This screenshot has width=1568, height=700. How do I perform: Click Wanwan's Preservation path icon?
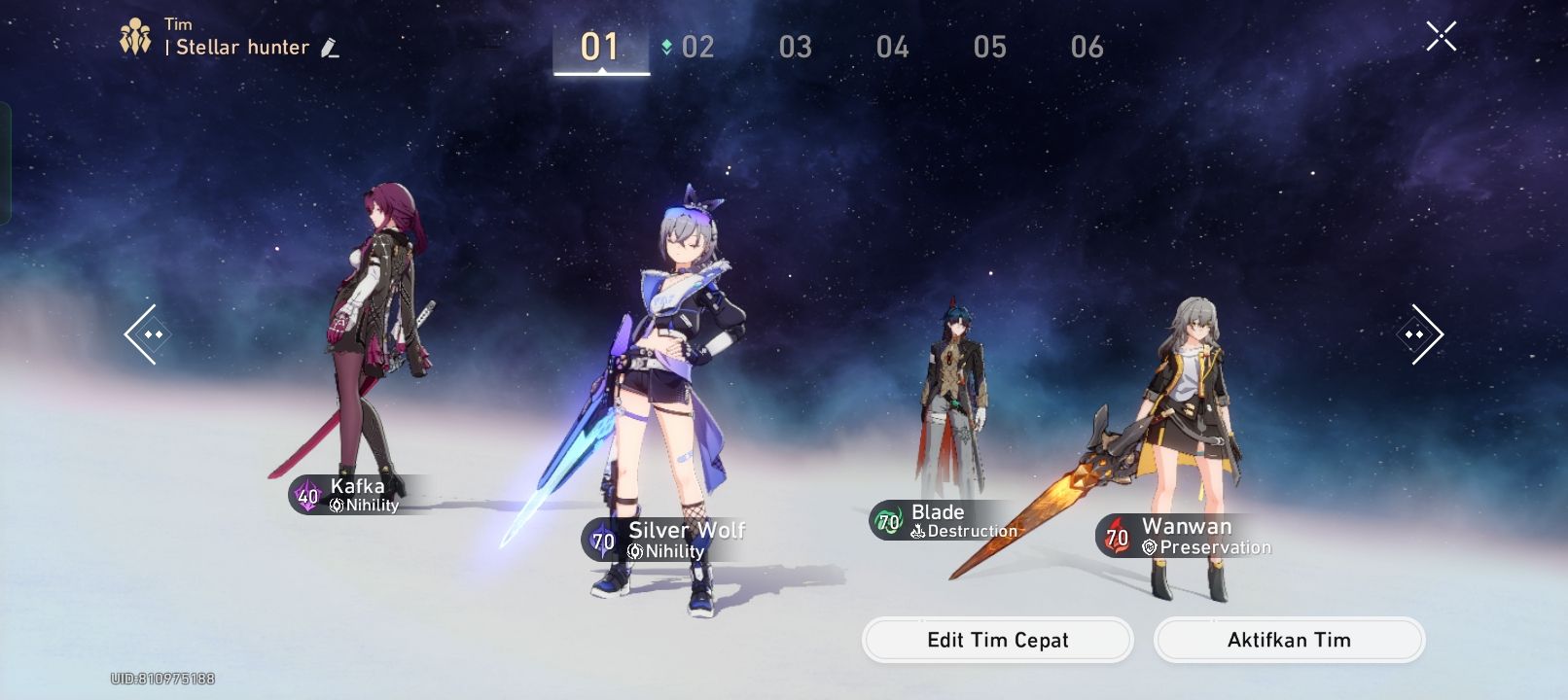1150,546
